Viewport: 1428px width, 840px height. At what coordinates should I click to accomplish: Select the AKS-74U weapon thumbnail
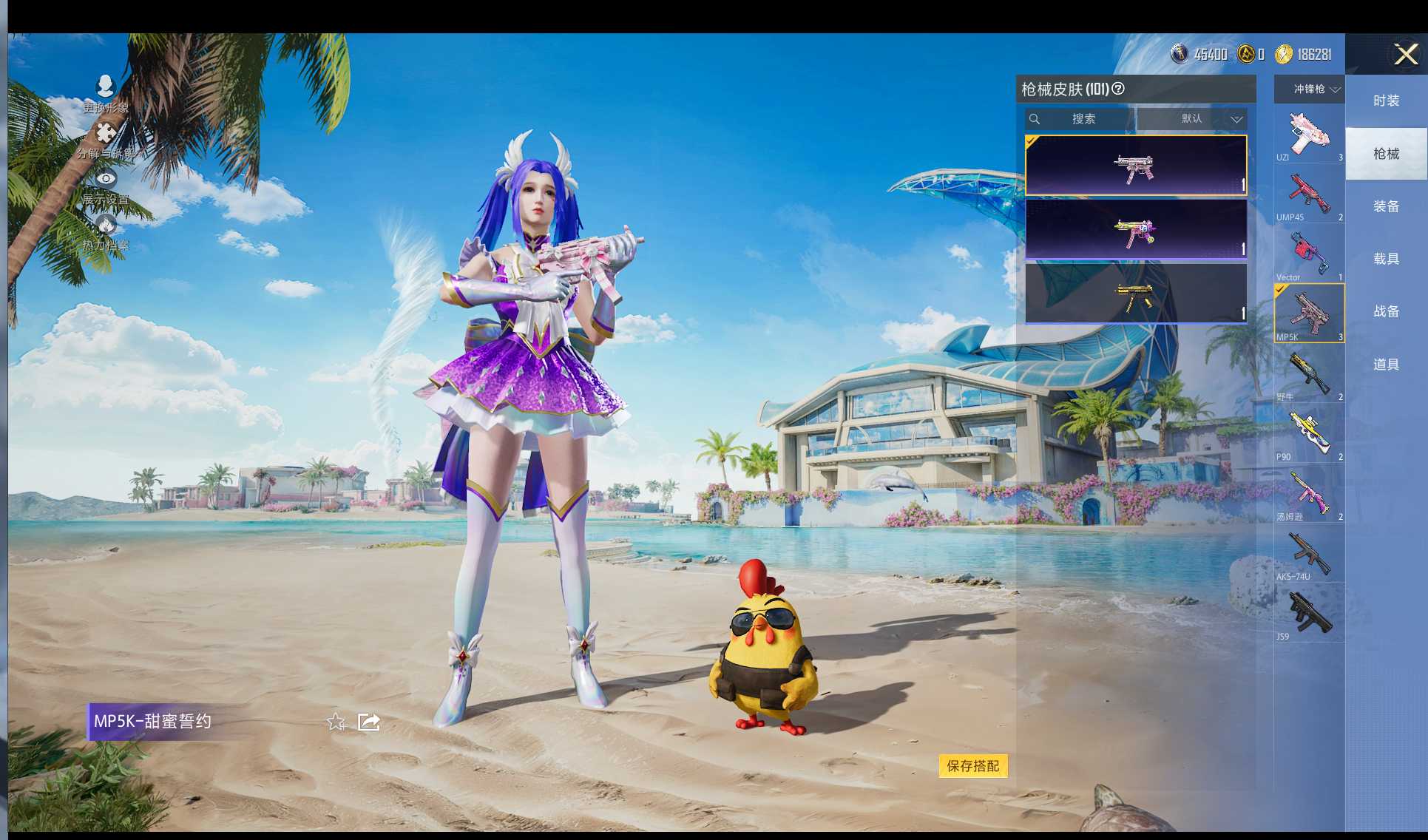tap(1308, 553)
